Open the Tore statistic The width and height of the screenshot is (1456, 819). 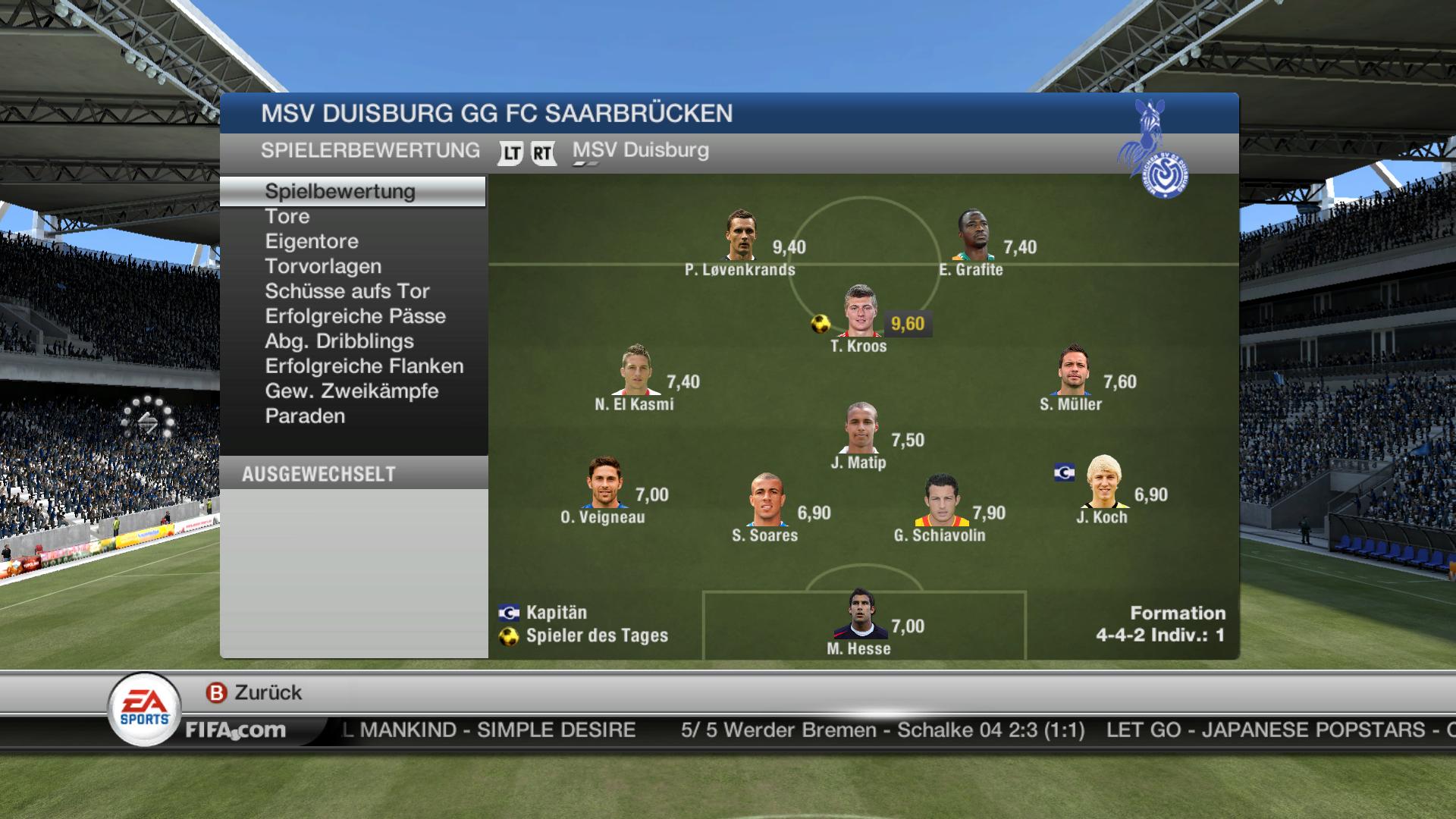(287, 216)
